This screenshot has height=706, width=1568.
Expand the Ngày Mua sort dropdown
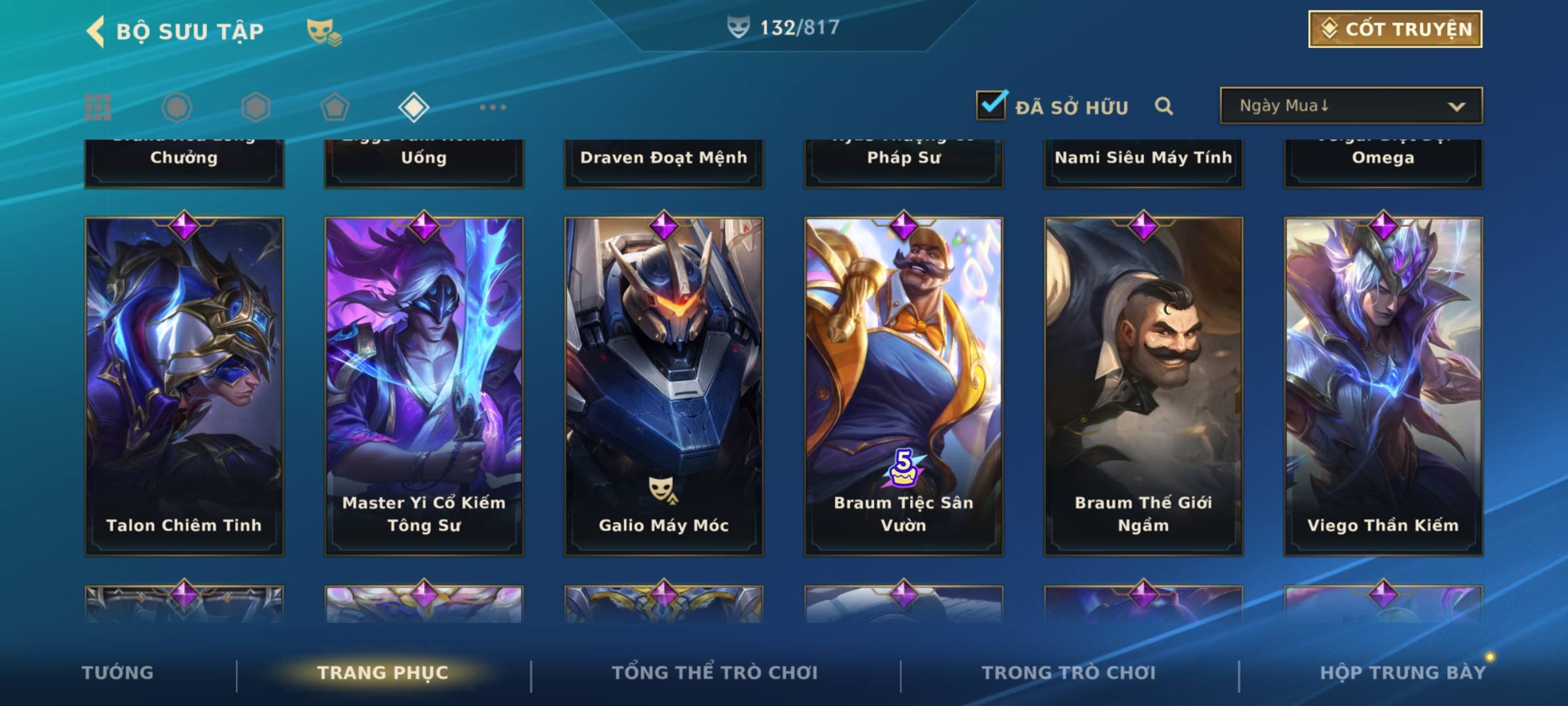[1350, 106]
